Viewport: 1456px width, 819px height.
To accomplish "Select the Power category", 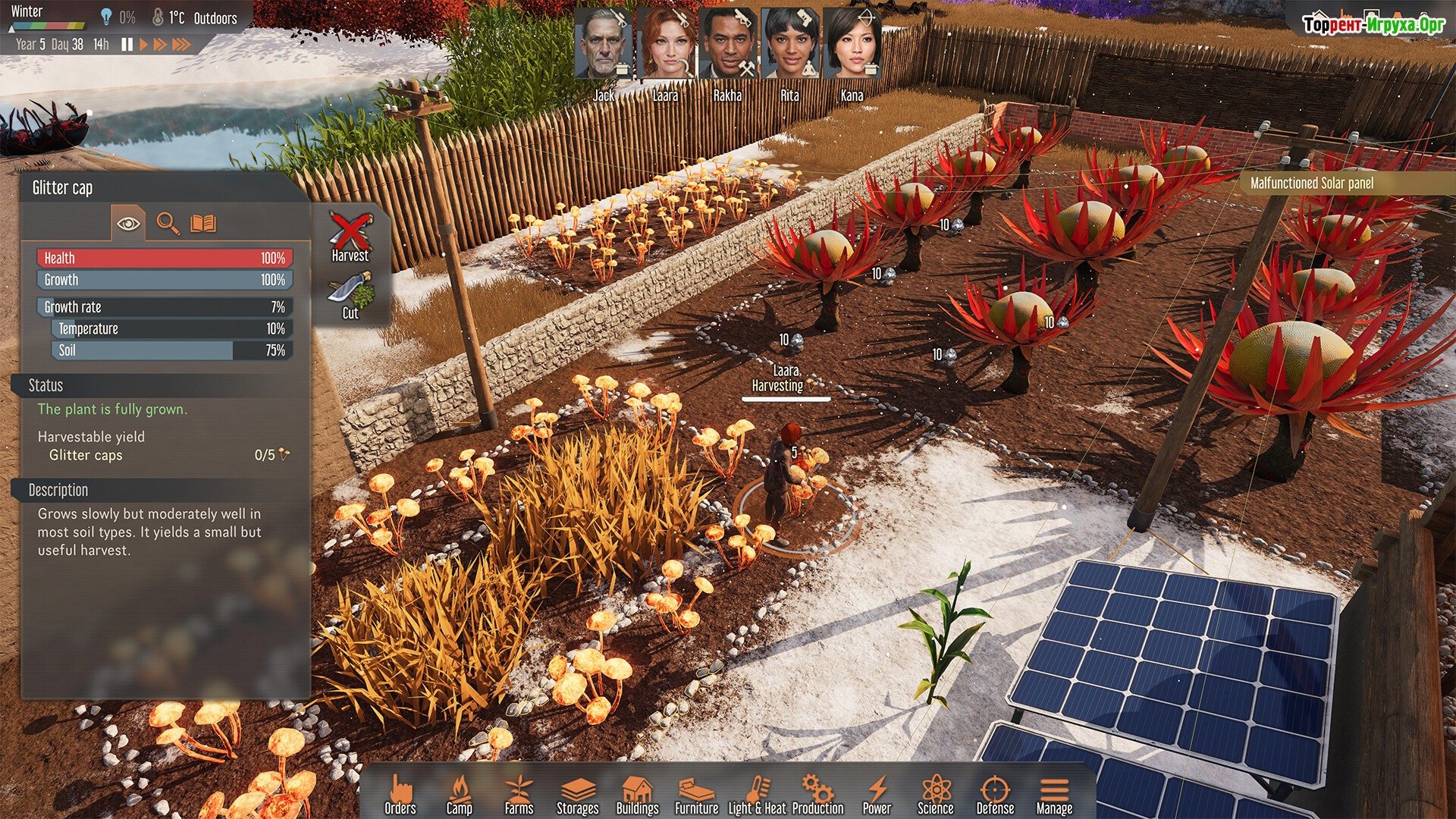I will click(x=877, y=794).
